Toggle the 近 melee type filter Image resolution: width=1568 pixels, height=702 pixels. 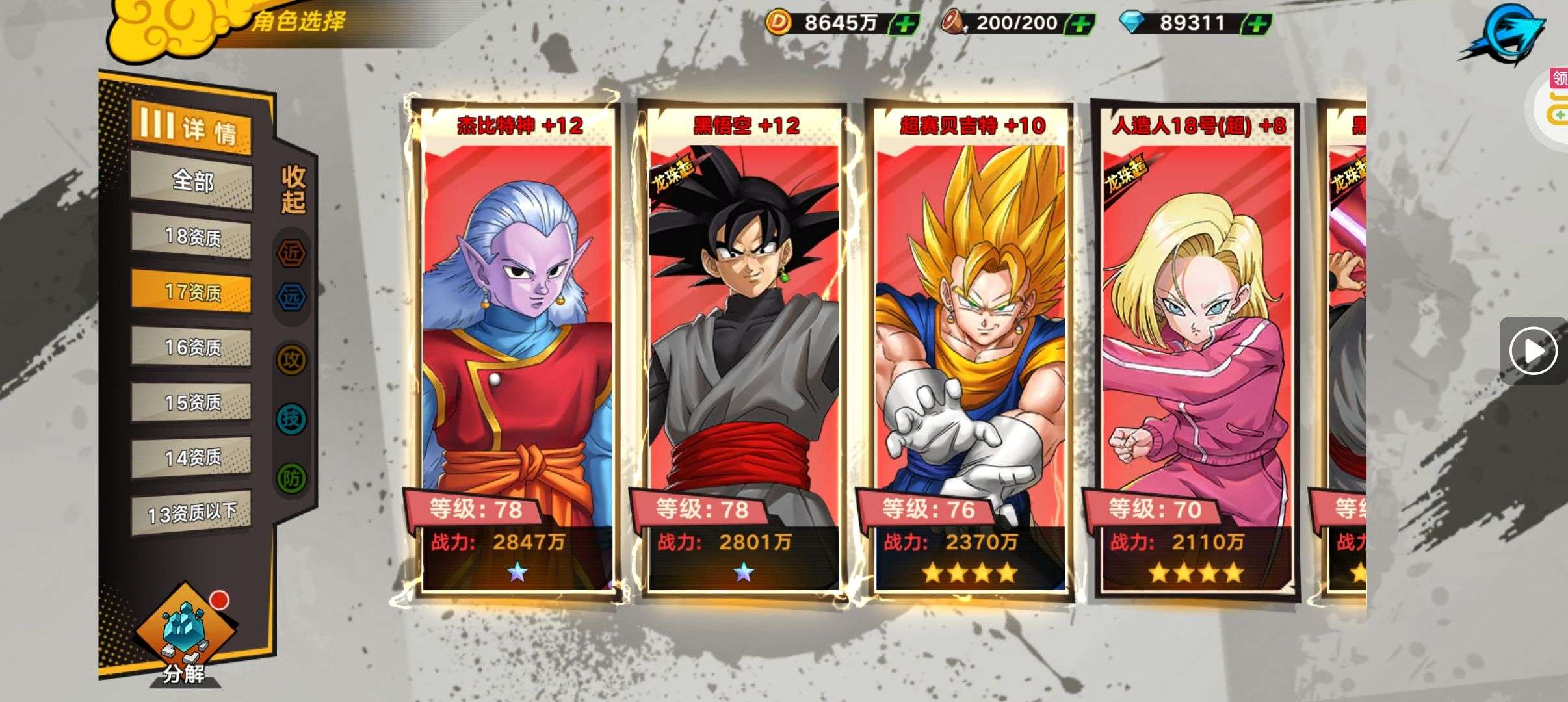(x=292, y=253)
